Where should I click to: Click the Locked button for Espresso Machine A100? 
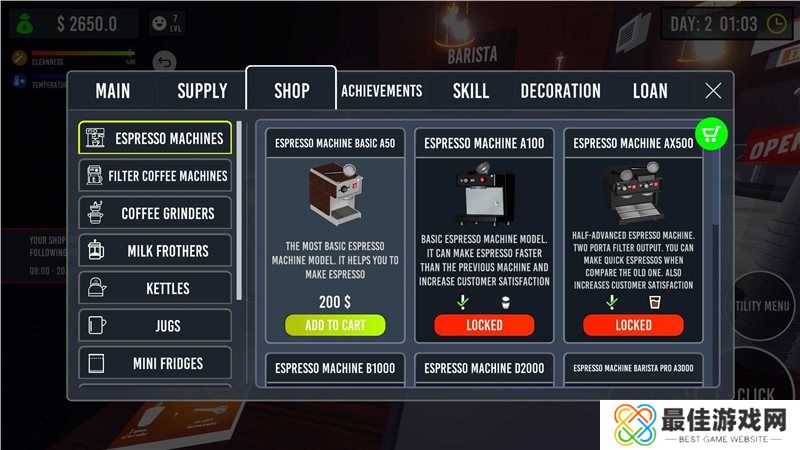click(484, 325)
